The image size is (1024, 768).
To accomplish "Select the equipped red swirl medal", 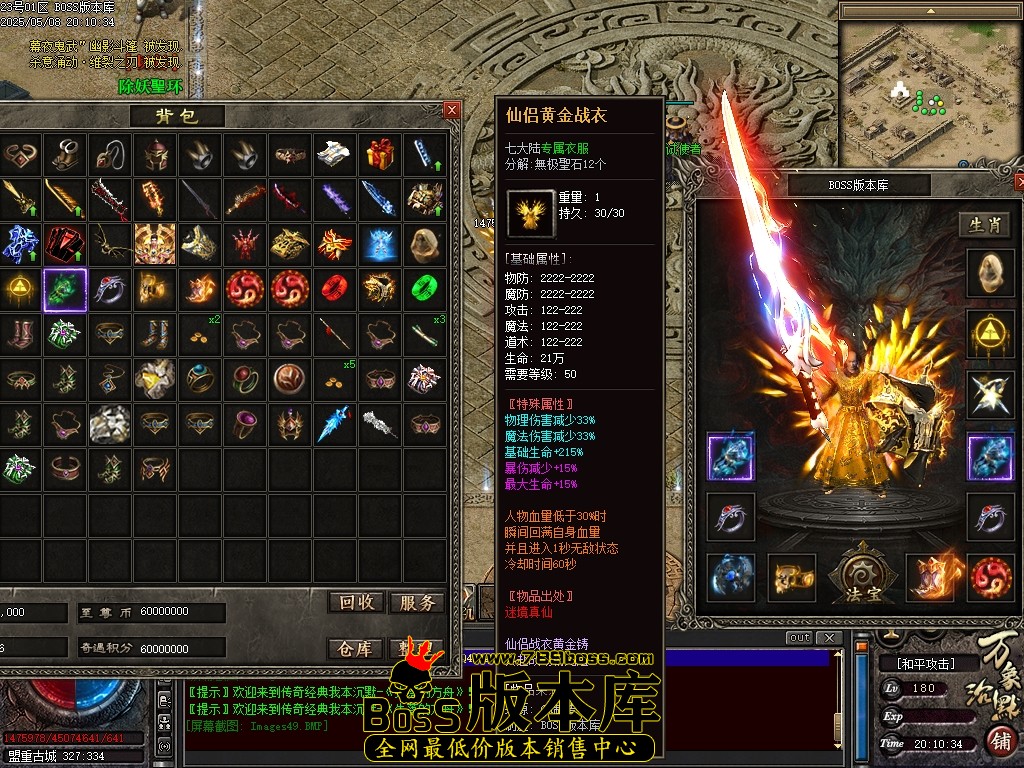I will tap(990, 577).
